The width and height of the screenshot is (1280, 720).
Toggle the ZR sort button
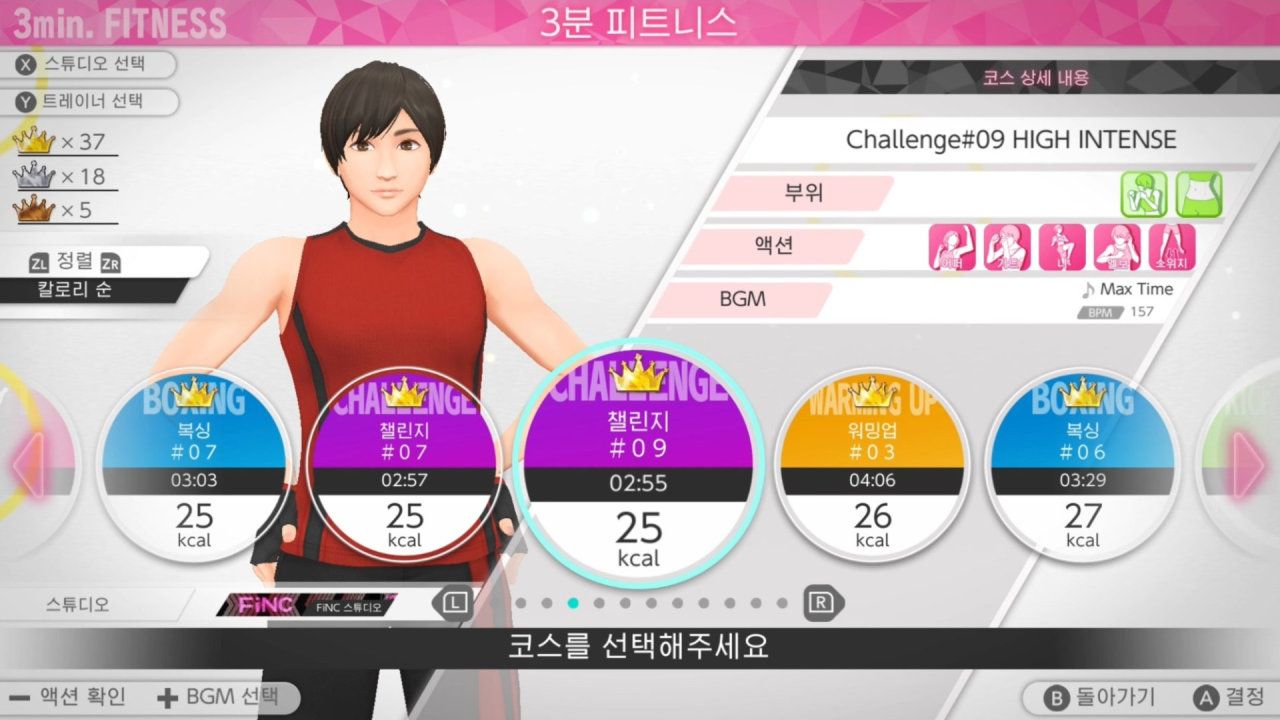110,261
